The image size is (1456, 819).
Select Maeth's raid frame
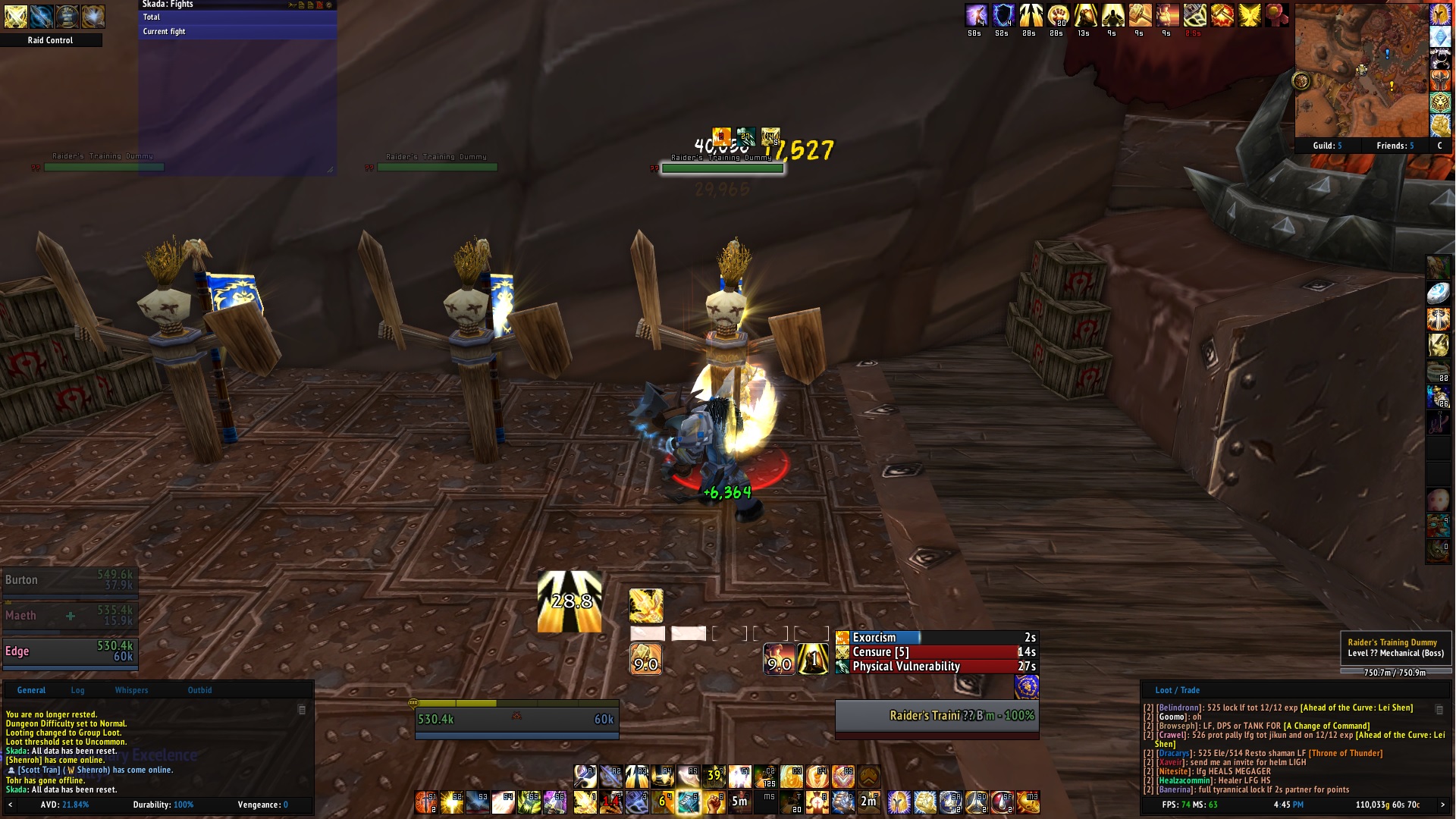(x=69, y=615)
